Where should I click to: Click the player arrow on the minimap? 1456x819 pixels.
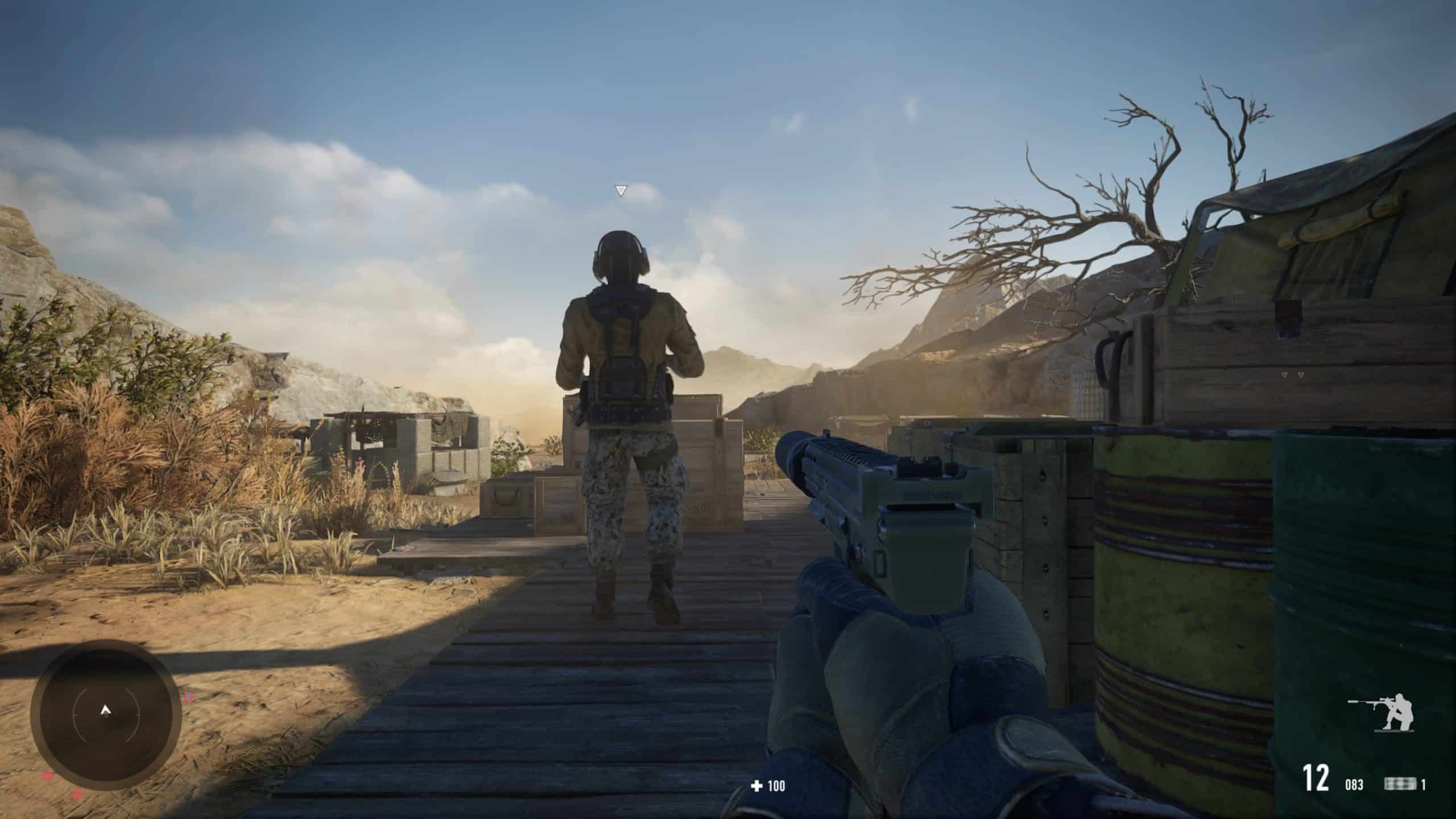(105, 709)
